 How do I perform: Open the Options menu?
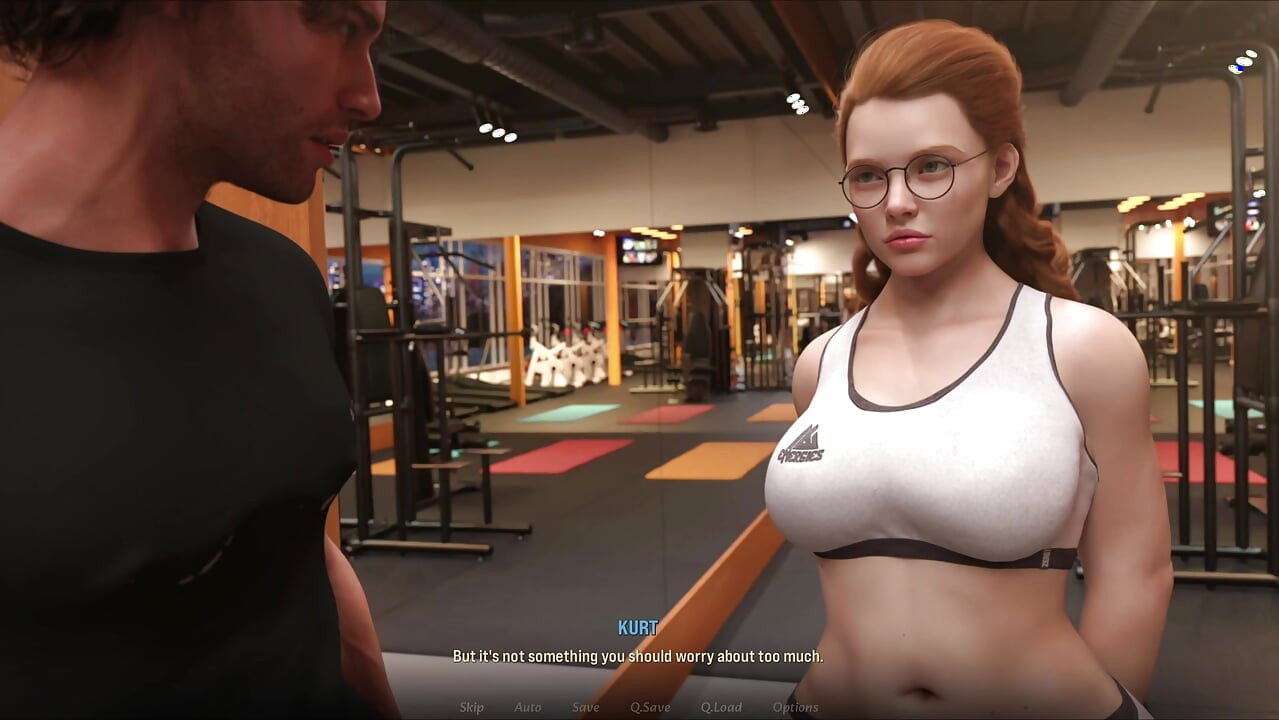(x=795, y=707)
